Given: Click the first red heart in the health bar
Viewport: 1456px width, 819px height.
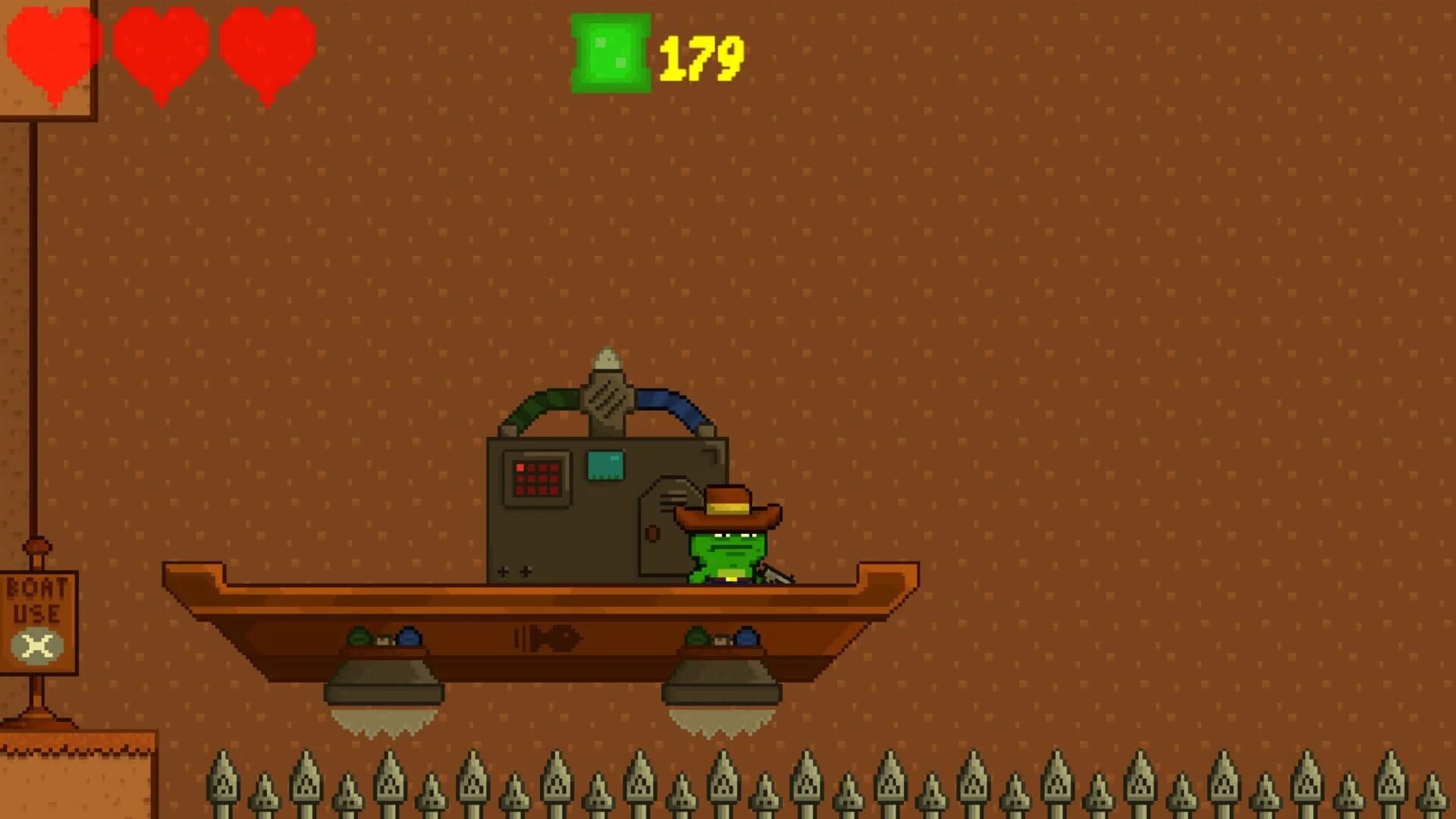Looking at the screenshot, I should click(x=53, y=52).
